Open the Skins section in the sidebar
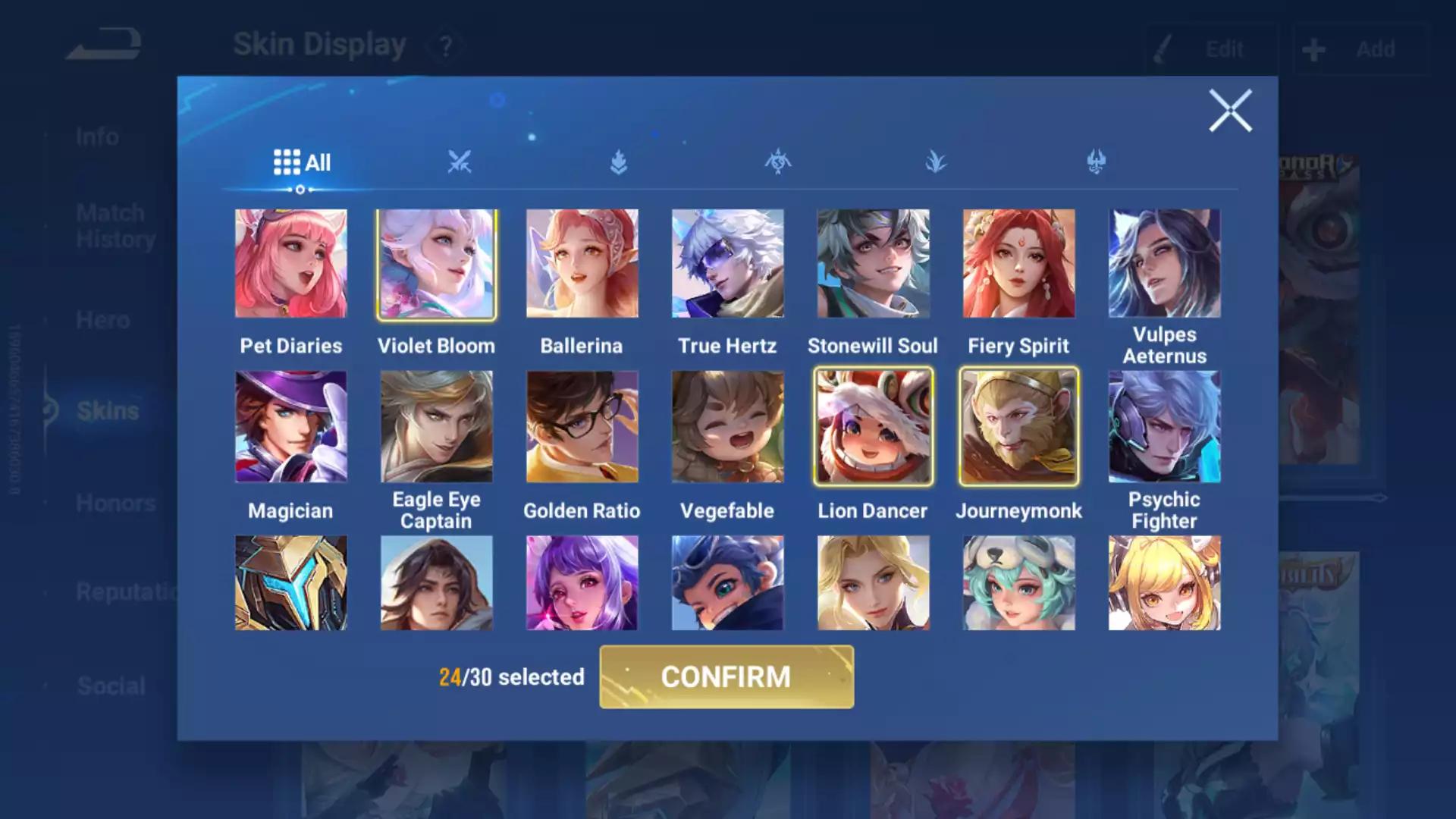This screenshot has width=1456, height=819. click(108, 410)
